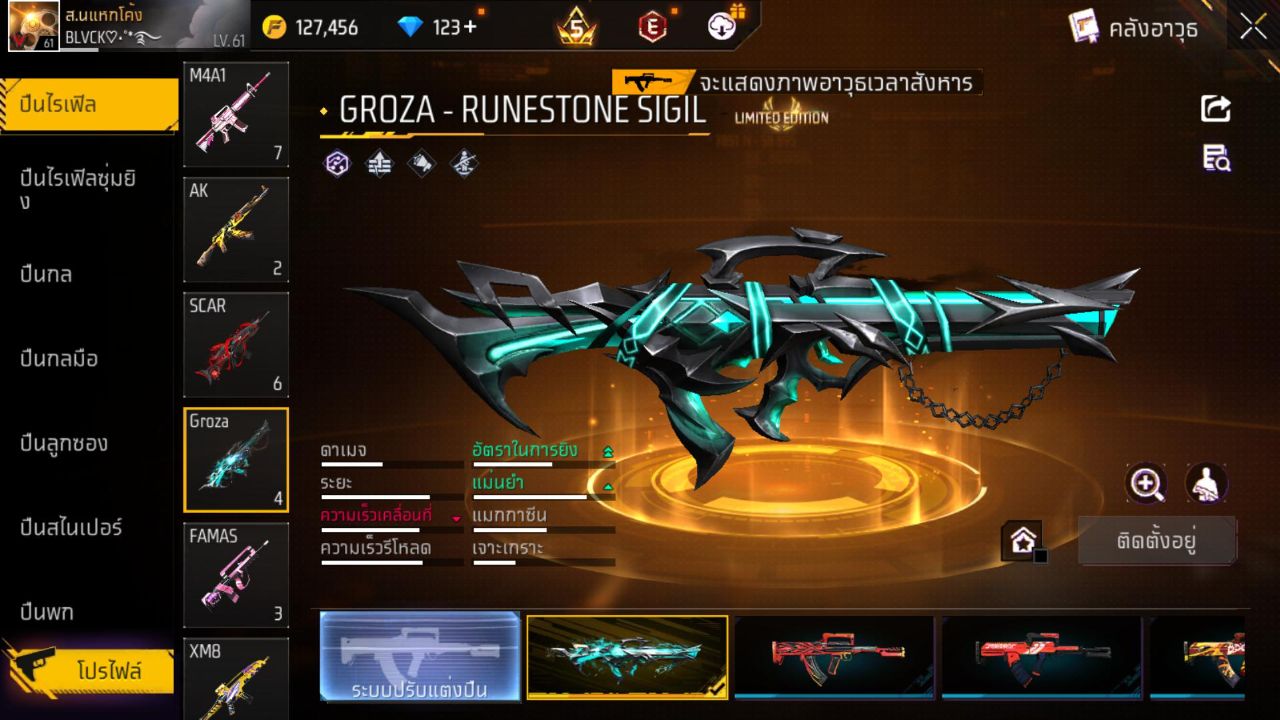The height and width of the screenshot is (720, 1280).
Task: Click the cloud download events icon
Action: [722, 27]
